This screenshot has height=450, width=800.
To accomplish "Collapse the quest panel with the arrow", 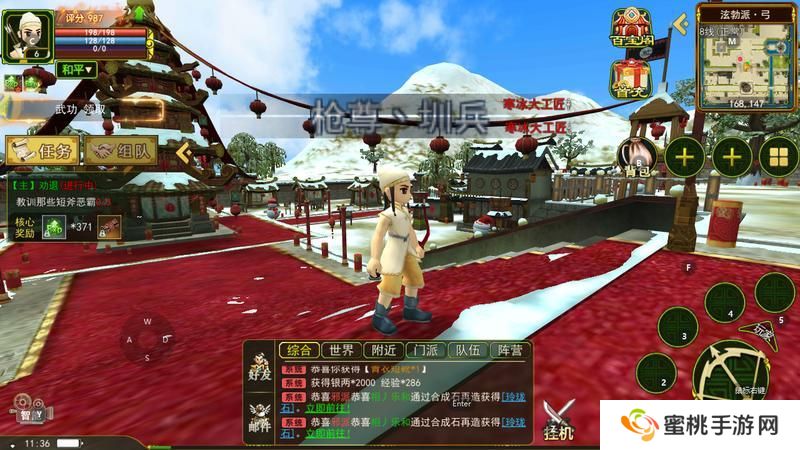I will pos(184,150).
